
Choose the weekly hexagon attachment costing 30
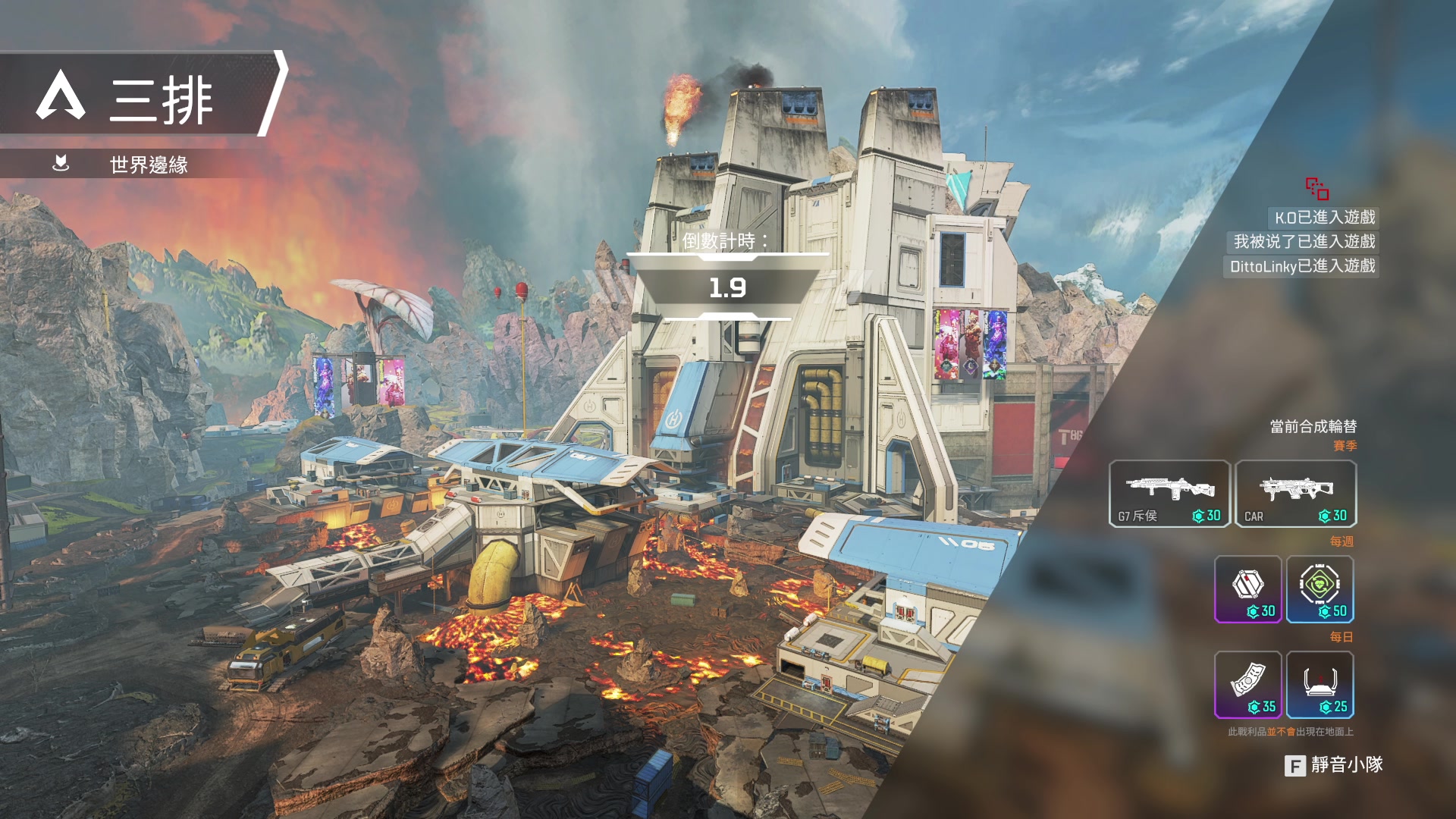(x=1248, y=589)
